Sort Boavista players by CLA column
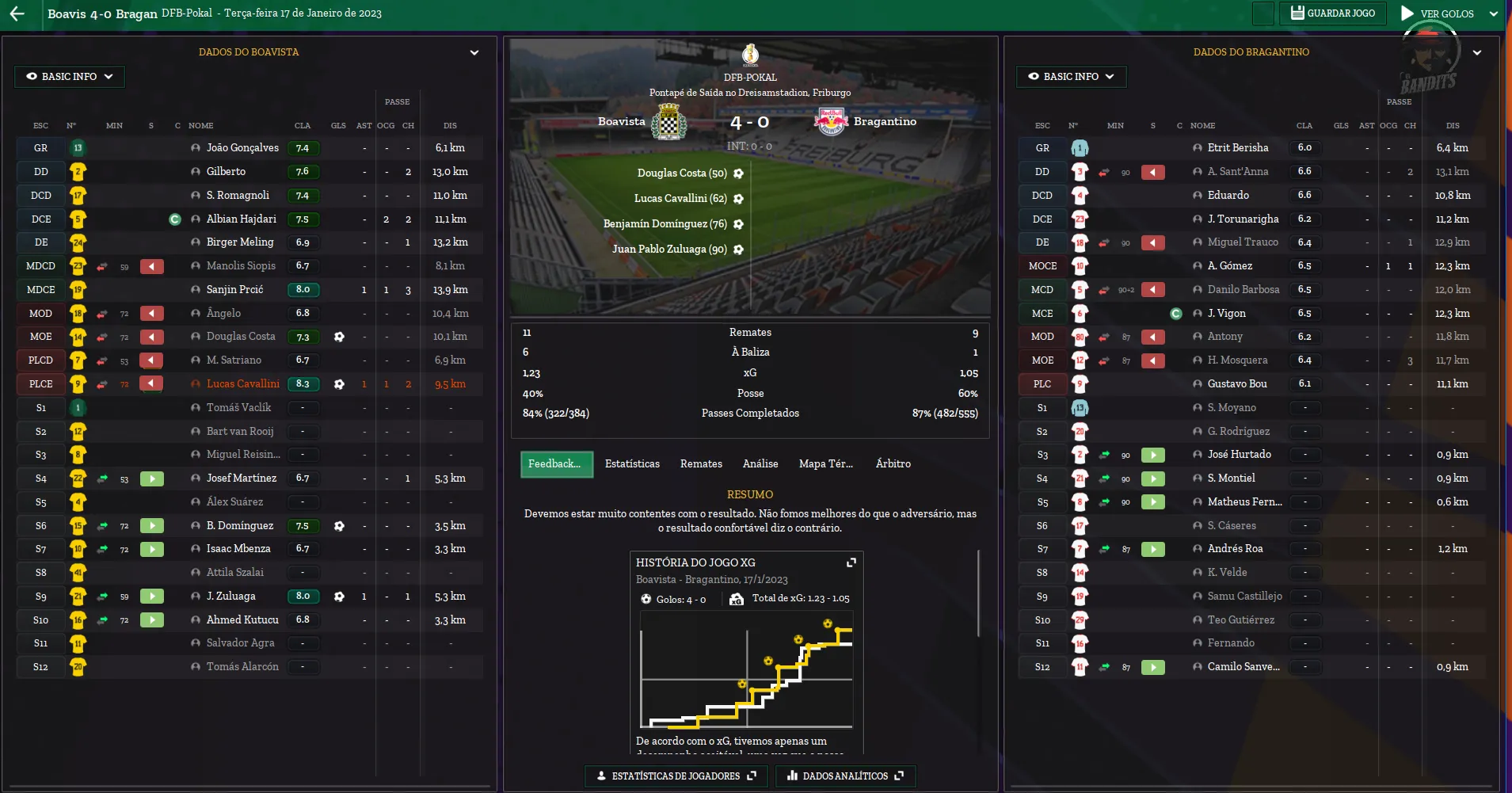 pos(303,126)
